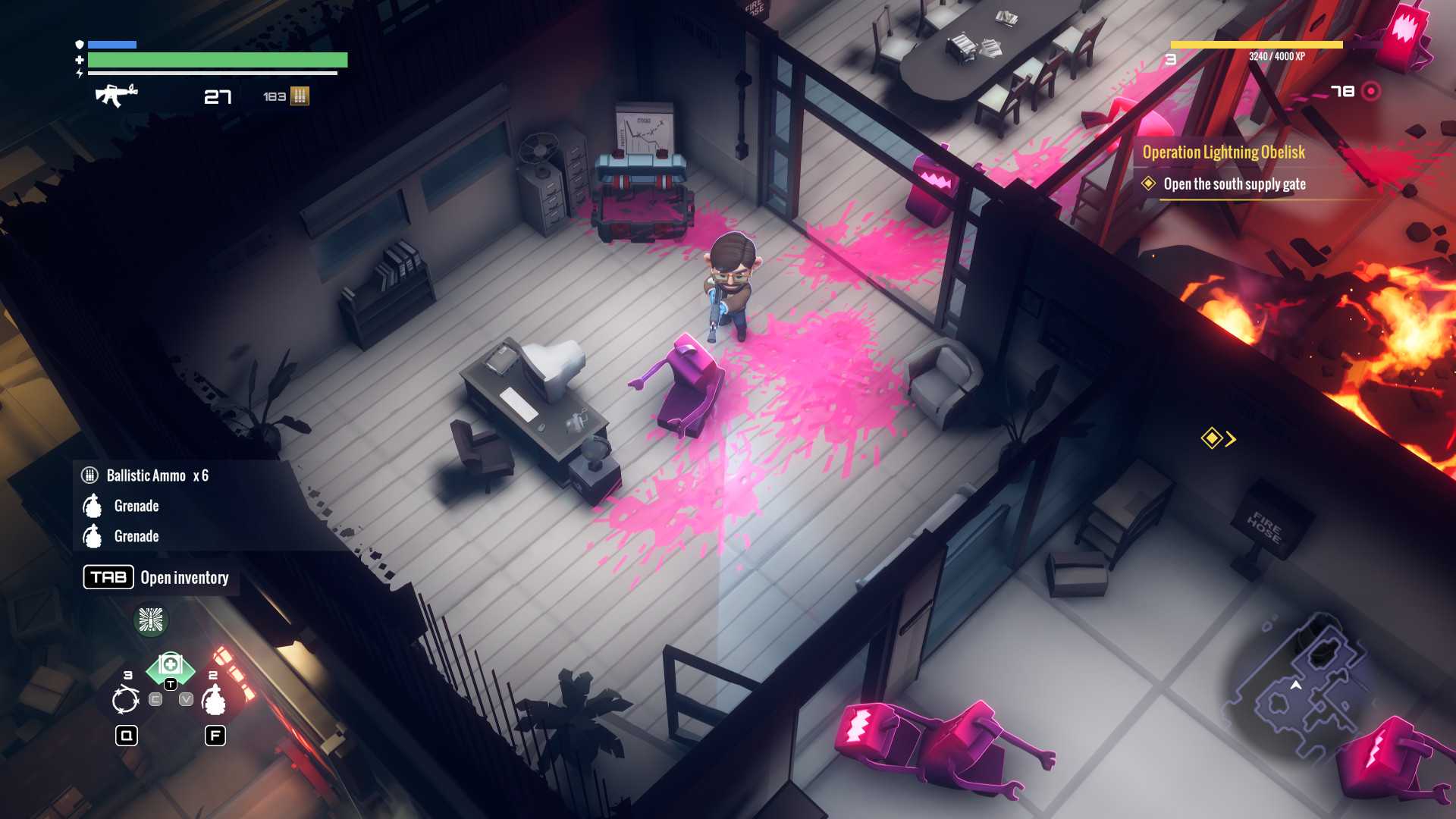Click the green bullet buff icon above the ability wheel

(x=151, y=620)
